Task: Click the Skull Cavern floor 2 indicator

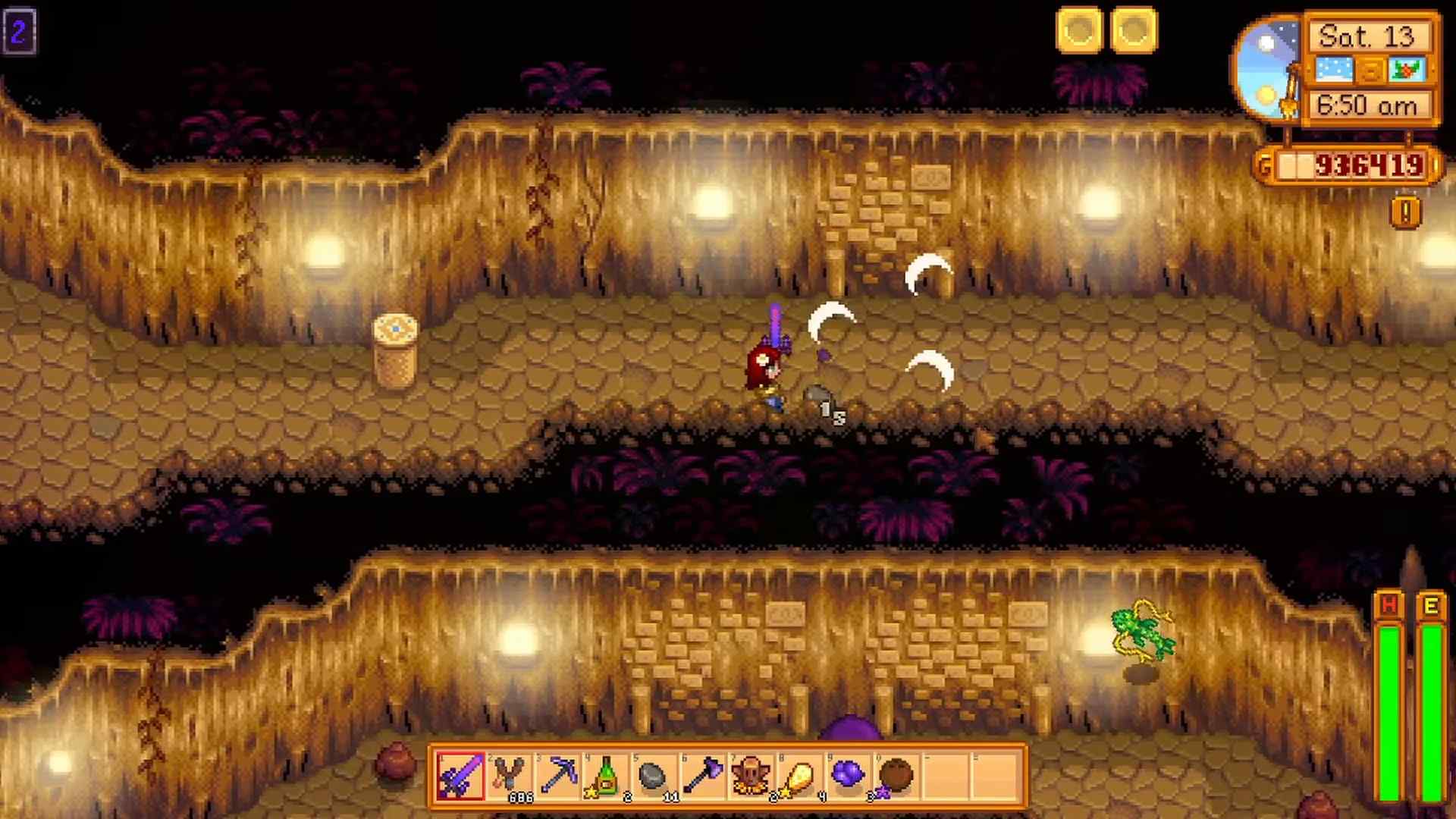Action: (x=20, y=32)
